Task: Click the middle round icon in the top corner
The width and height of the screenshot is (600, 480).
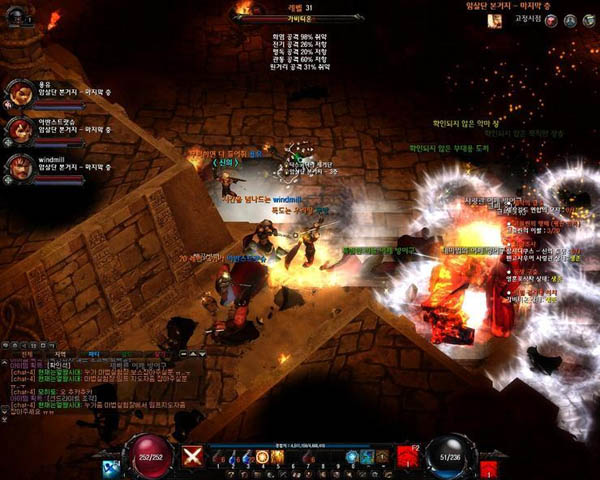Action: pos(570,21)
